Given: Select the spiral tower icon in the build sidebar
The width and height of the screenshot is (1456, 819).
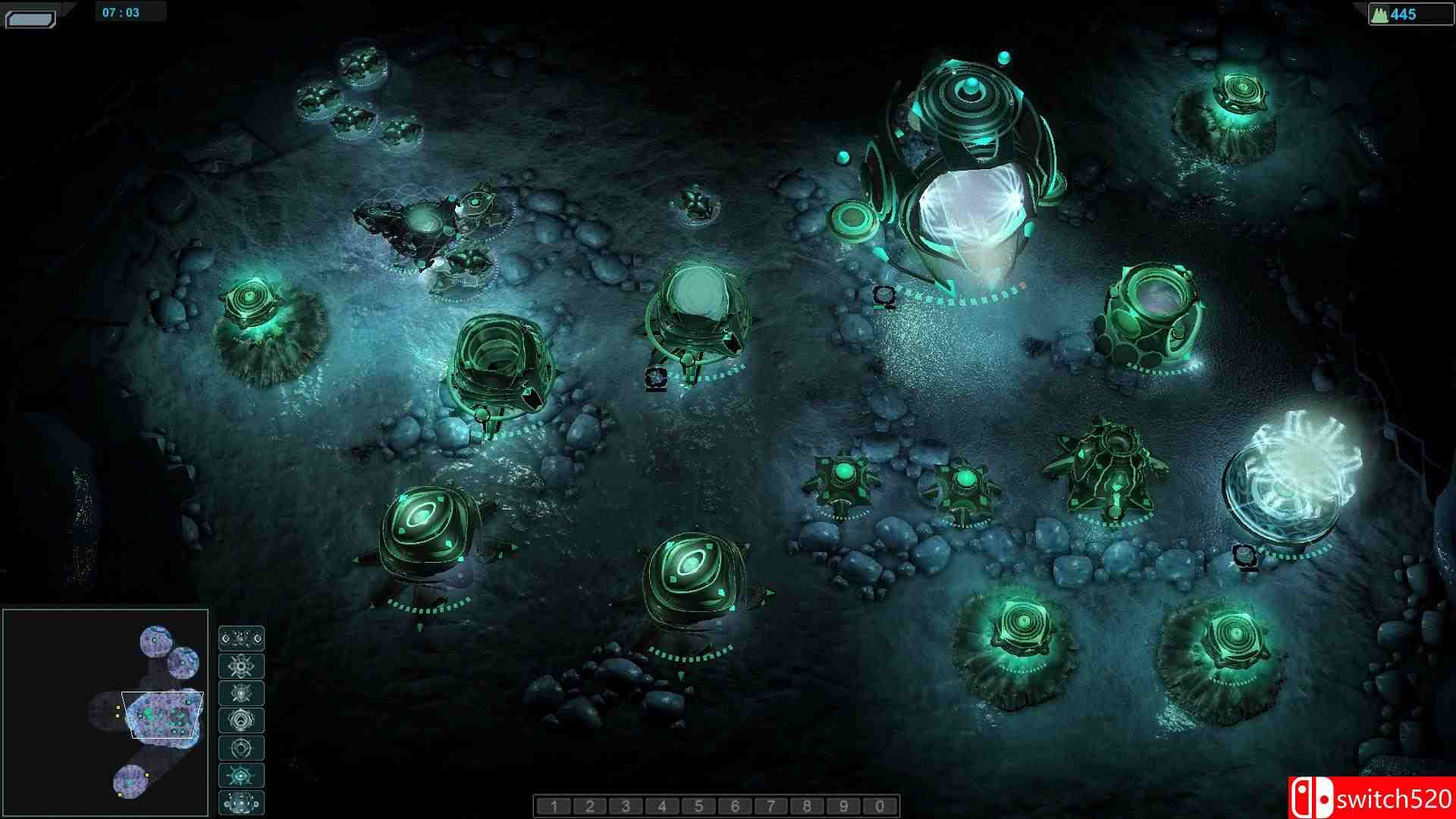Looking at the screenshot, I should pos(241,721).
